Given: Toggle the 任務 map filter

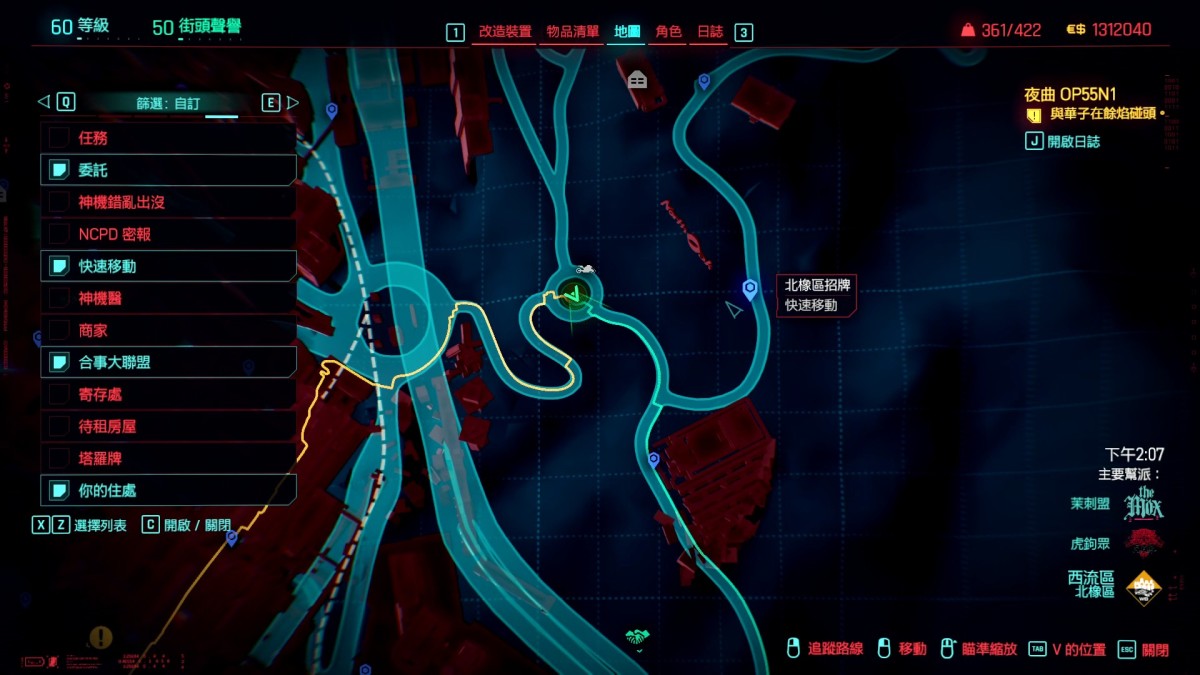Looking at the screenshot, I should (168, 138).
